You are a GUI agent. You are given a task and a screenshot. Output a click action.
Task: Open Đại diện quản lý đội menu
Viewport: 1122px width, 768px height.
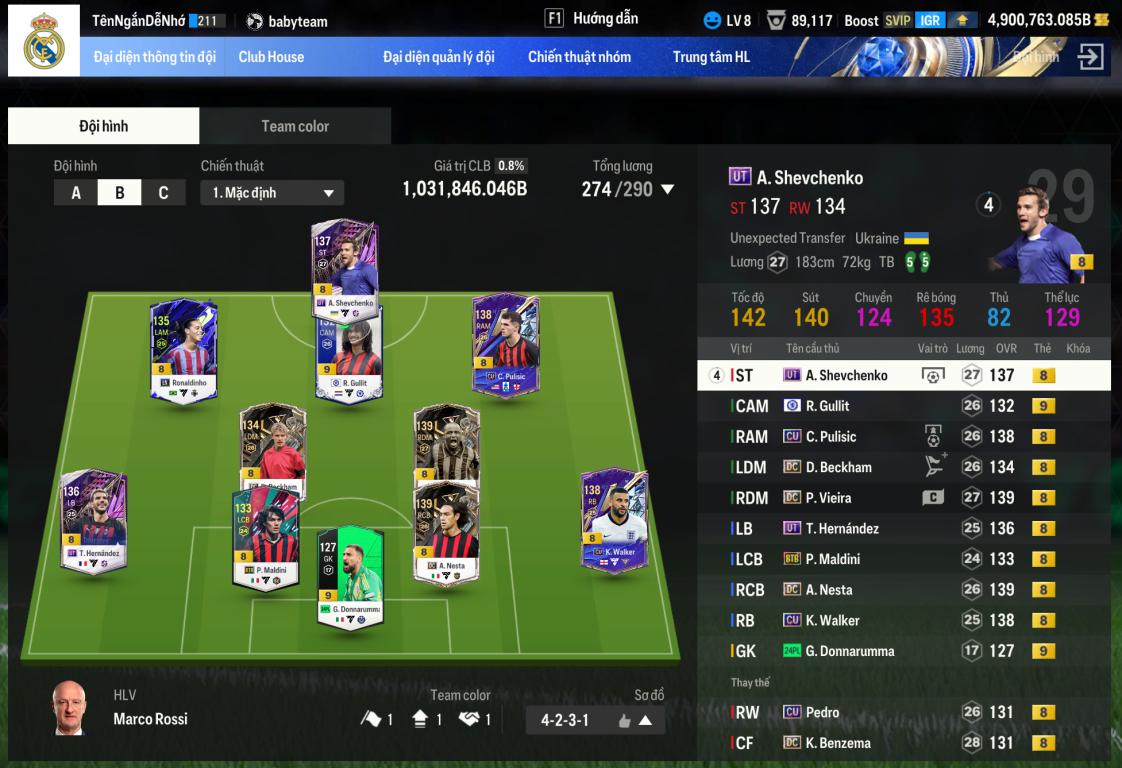coord(438,57)
